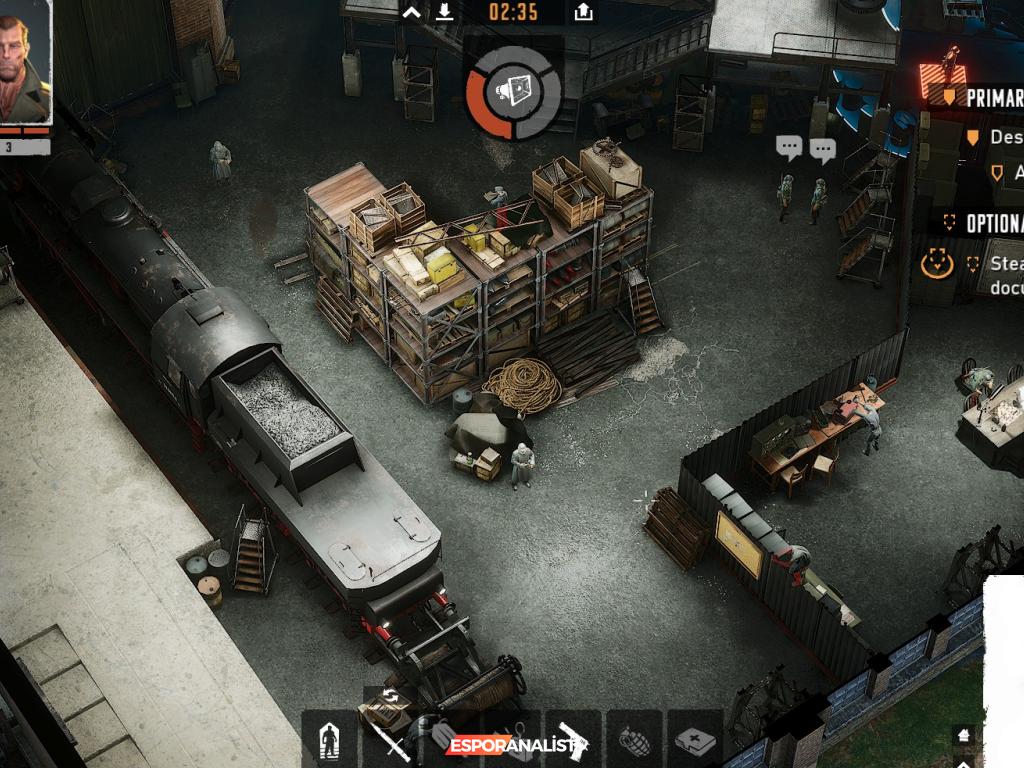
Task: Click the swap arrows above the hotbar
Action: (x=390, y=696)
